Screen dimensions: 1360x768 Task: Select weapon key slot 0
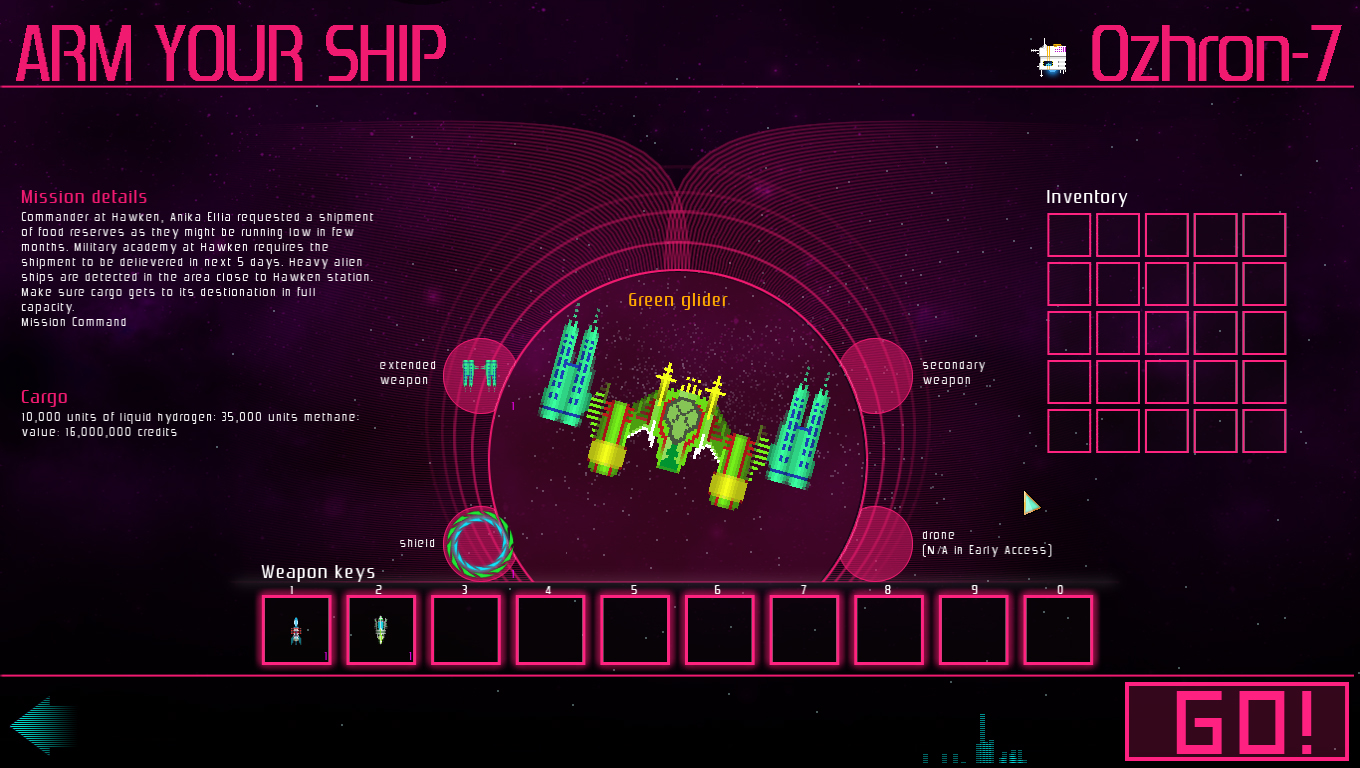pyautogui.click(x=1058, y=630)
